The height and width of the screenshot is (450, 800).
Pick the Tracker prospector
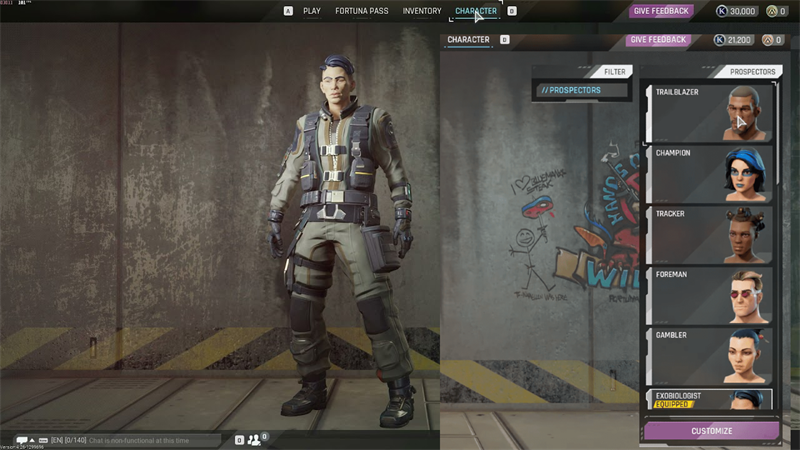(x=708, y=234)
